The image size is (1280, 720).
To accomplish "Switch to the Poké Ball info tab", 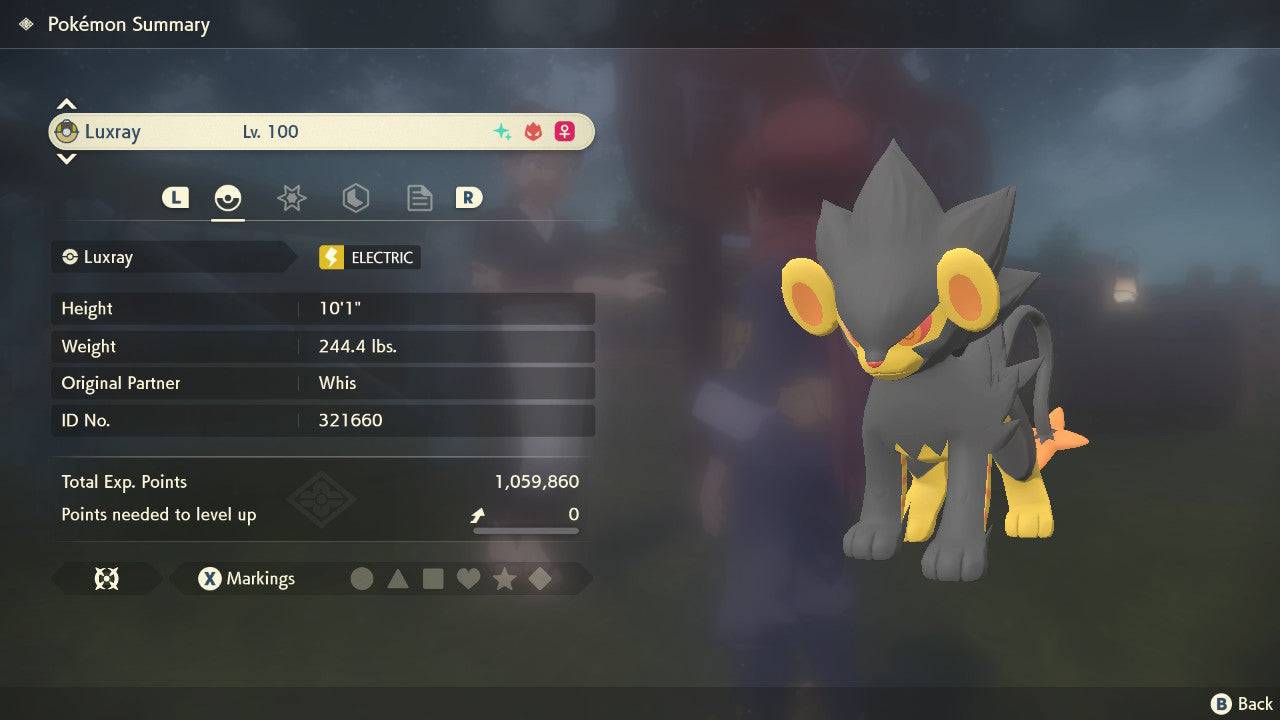I will (x=228, y=198).
